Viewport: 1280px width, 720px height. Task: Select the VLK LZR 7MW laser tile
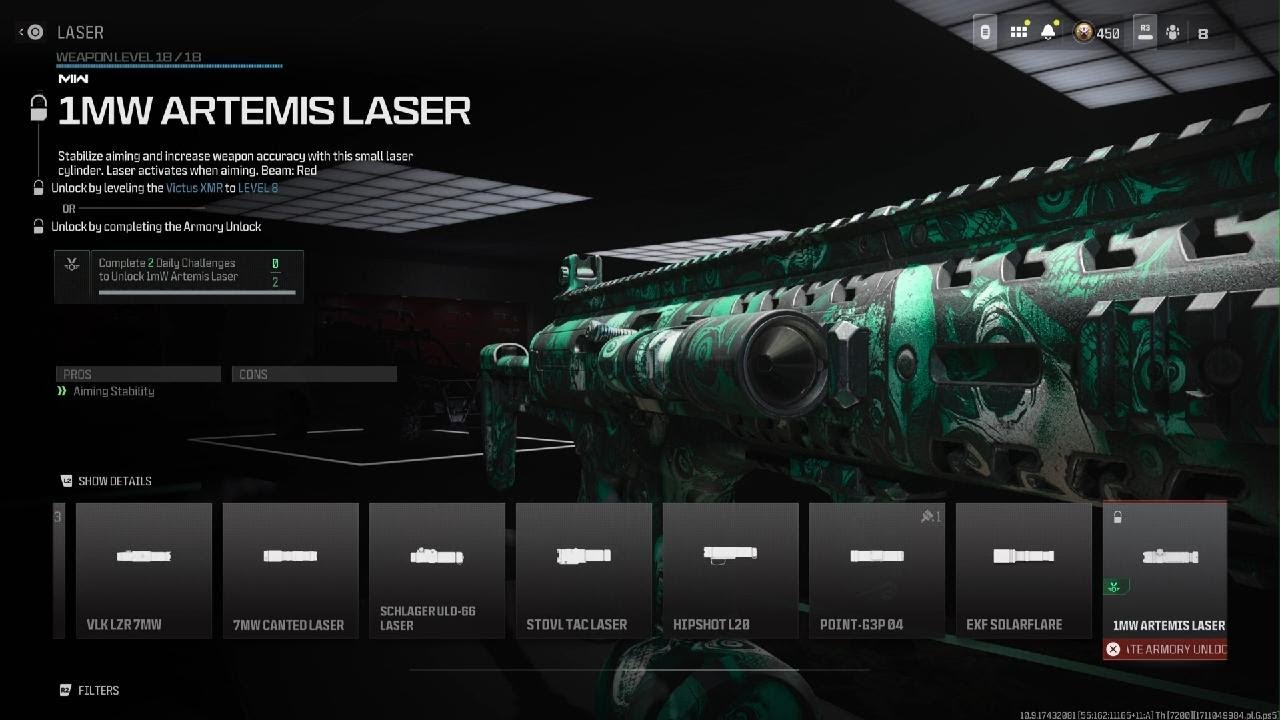click(x=144, y=570)
